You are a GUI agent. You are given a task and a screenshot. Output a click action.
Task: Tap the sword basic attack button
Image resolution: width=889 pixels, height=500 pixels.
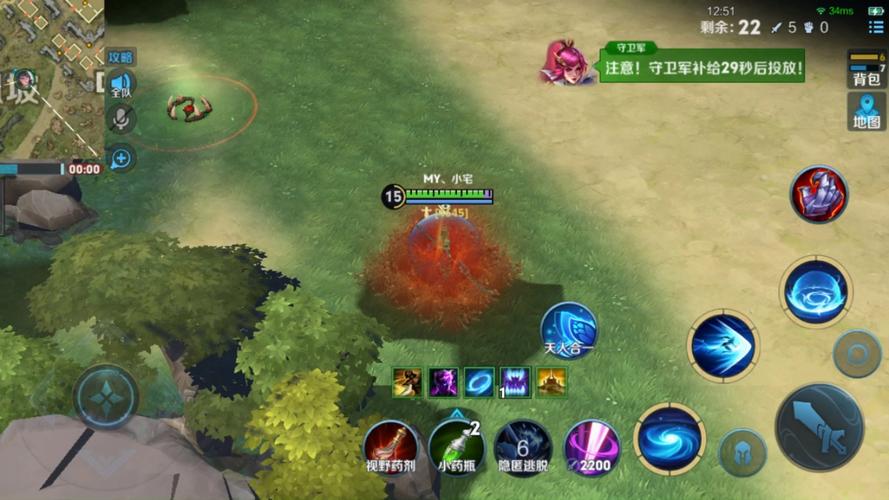point(819,426)
